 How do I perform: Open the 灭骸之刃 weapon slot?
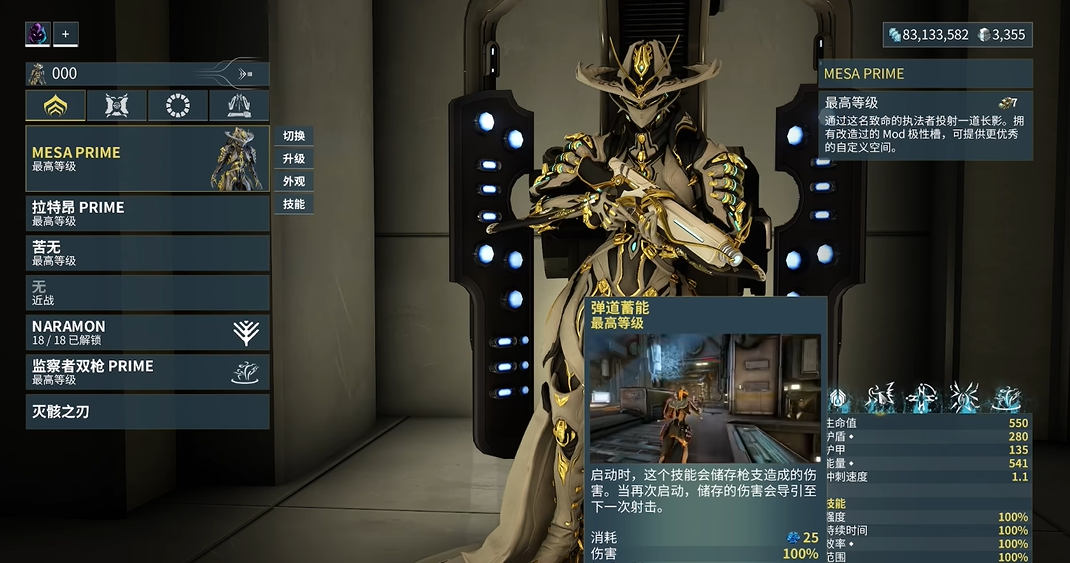click(147, 411)
